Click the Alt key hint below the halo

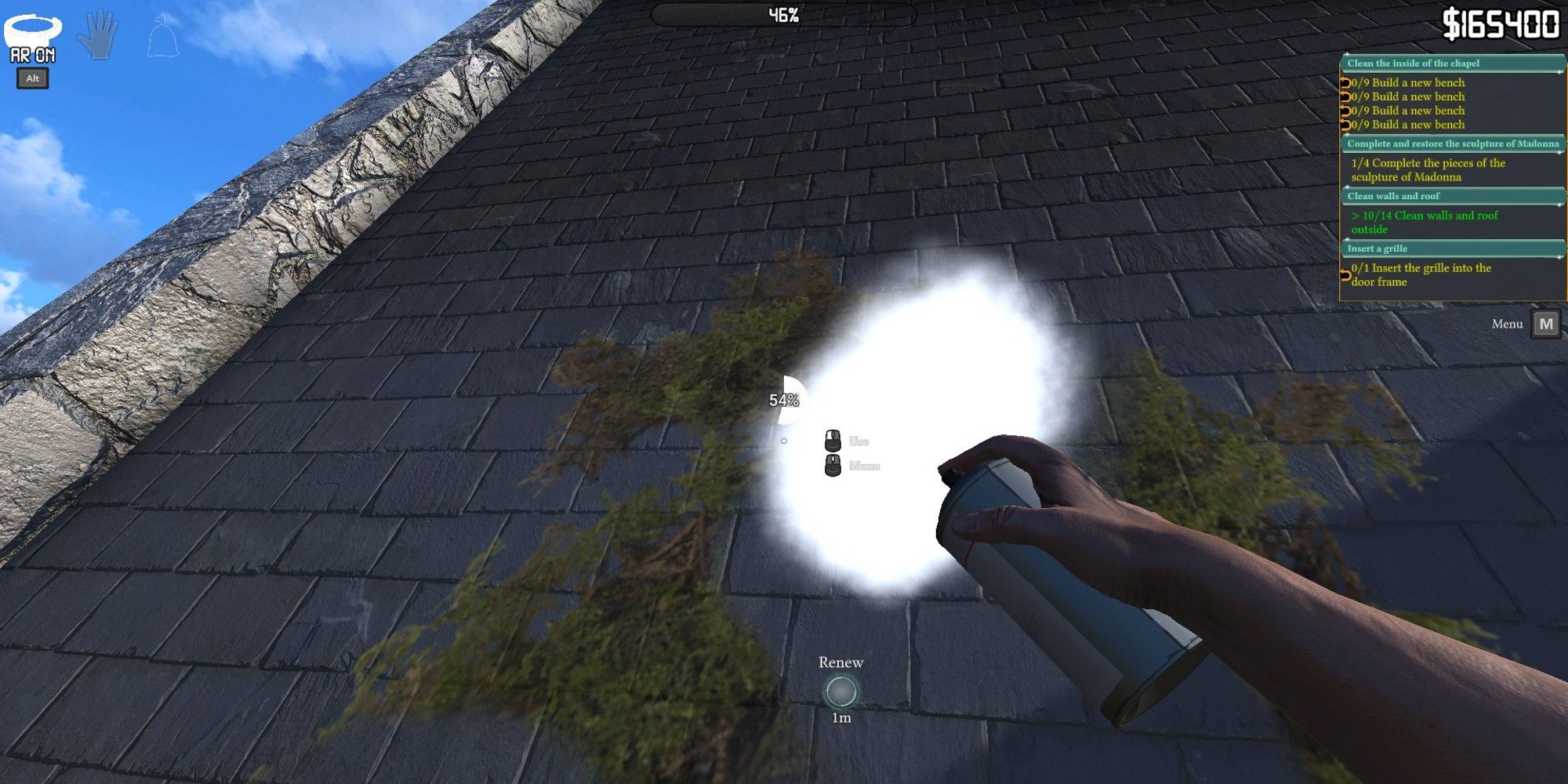click(33, 78)
